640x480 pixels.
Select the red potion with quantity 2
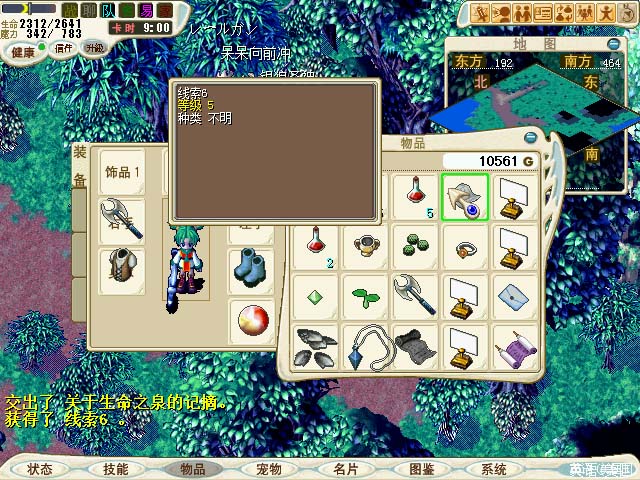pos(317,246)
